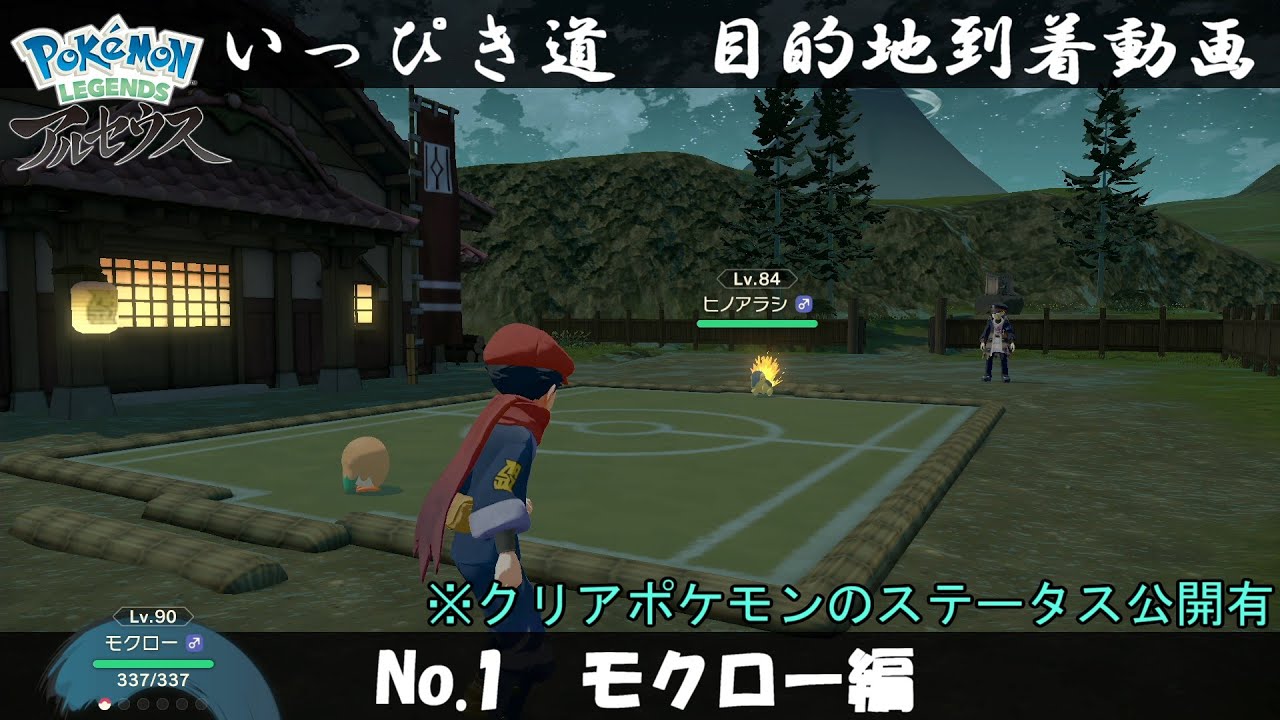The width and height of the screenshot is (1280, 720).
Task: Select the モクロー name label
Action: click(142, 642)
